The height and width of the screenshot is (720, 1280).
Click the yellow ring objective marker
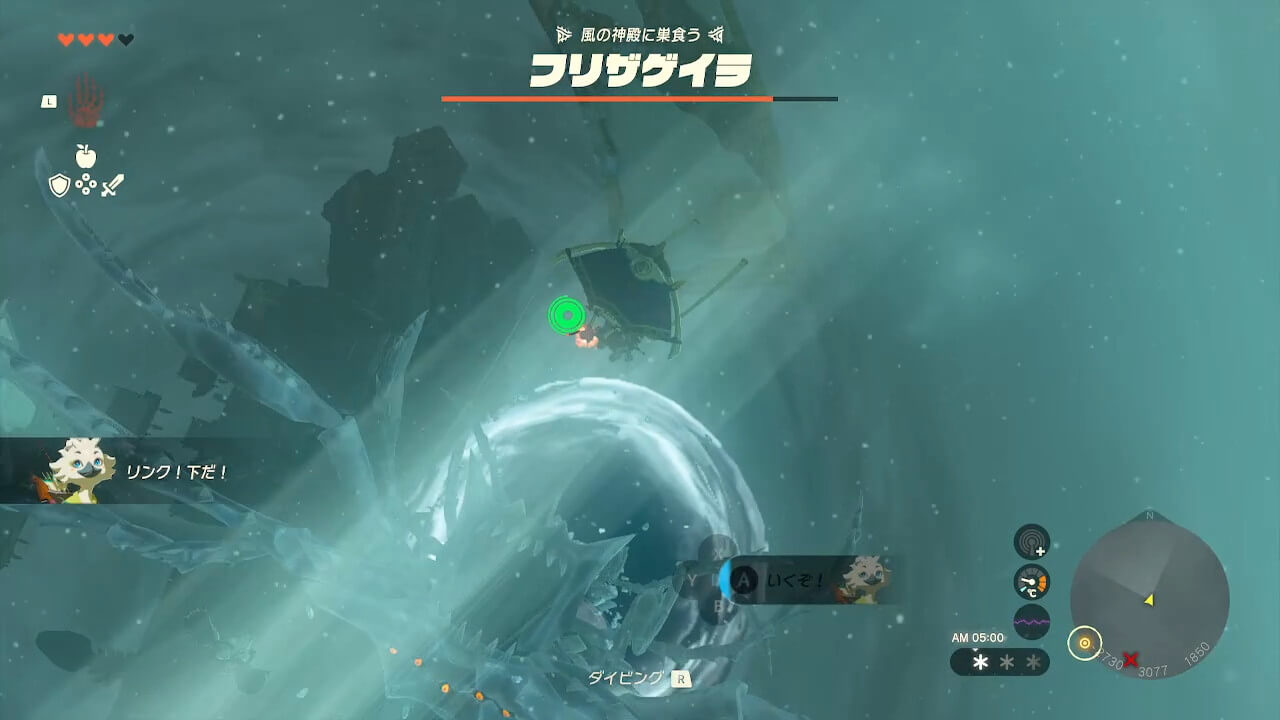[1084, 643]
